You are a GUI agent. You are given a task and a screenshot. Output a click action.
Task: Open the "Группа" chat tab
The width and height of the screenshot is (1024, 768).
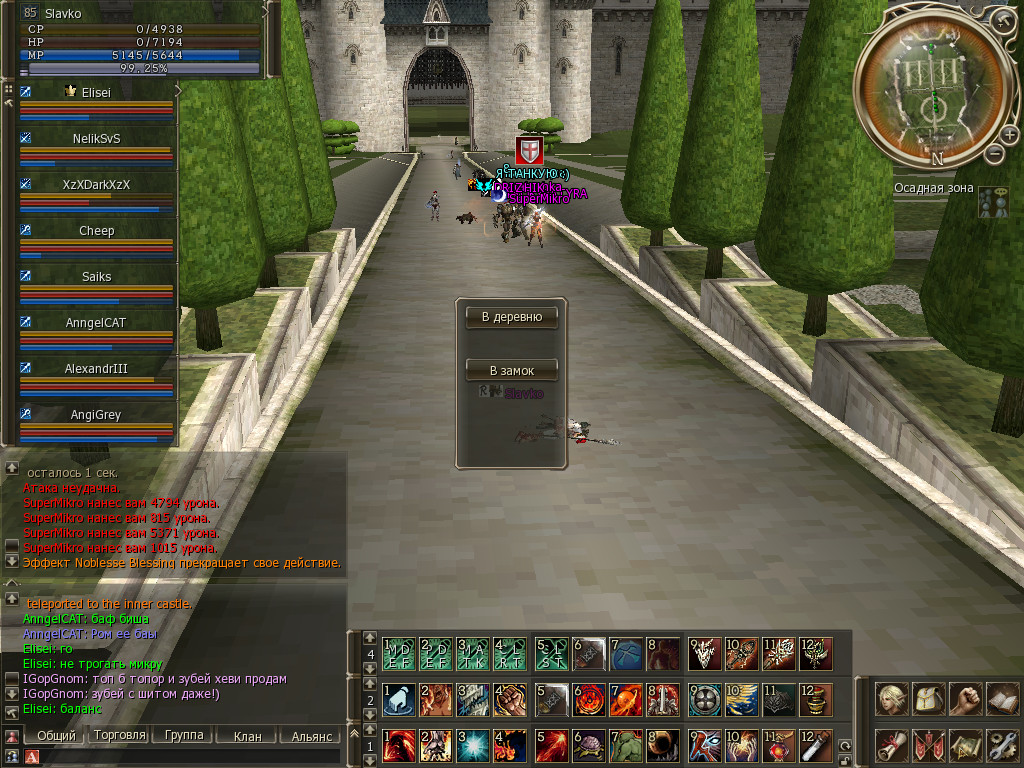pos(184,735)
